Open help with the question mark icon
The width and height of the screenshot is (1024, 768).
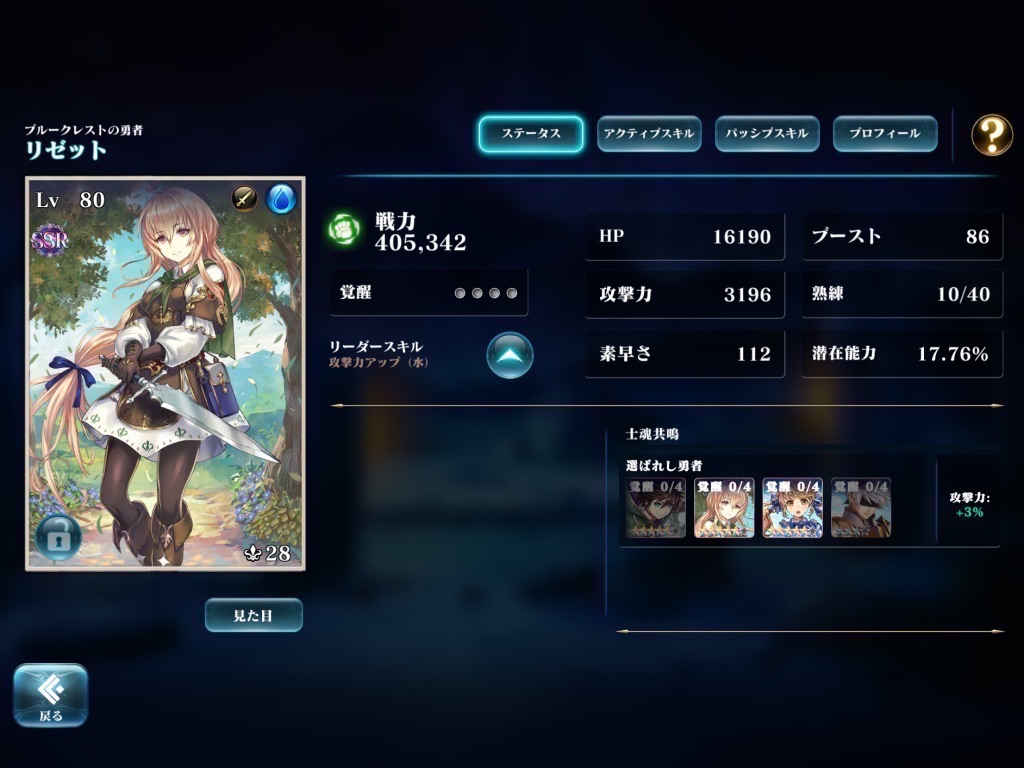(992, 134)
